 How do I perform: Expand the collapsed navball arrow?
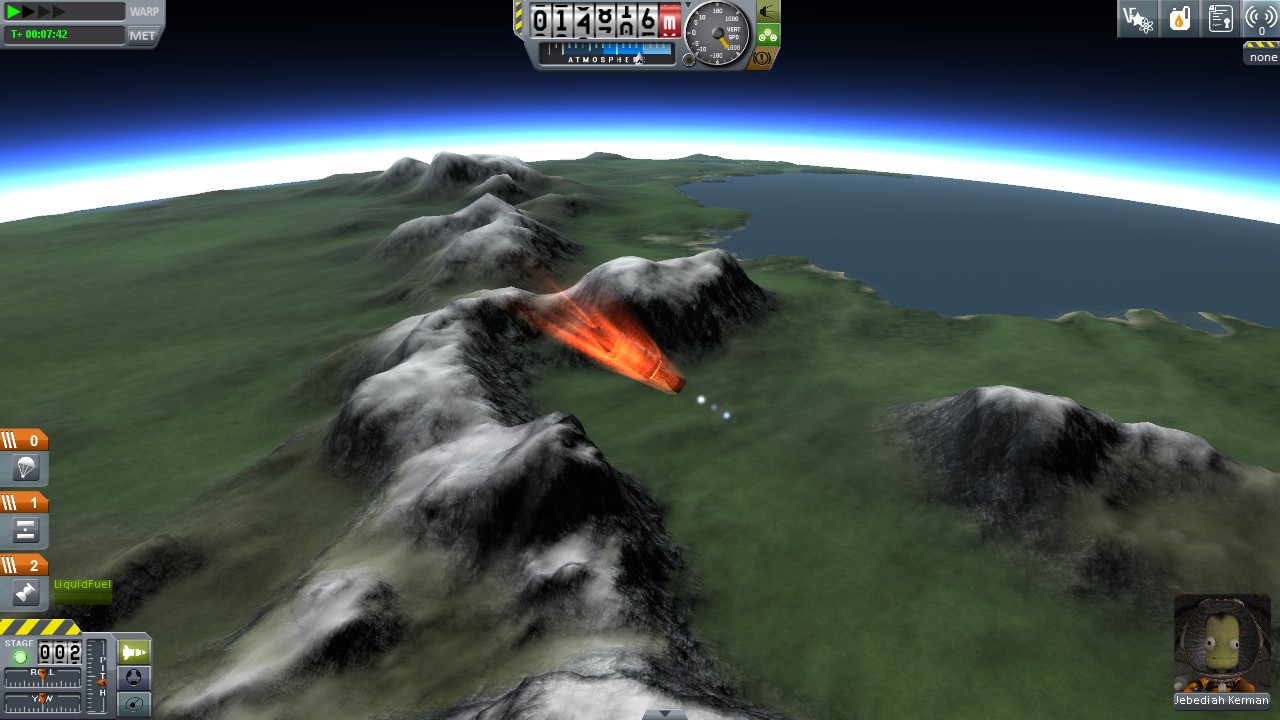(665, 714)
